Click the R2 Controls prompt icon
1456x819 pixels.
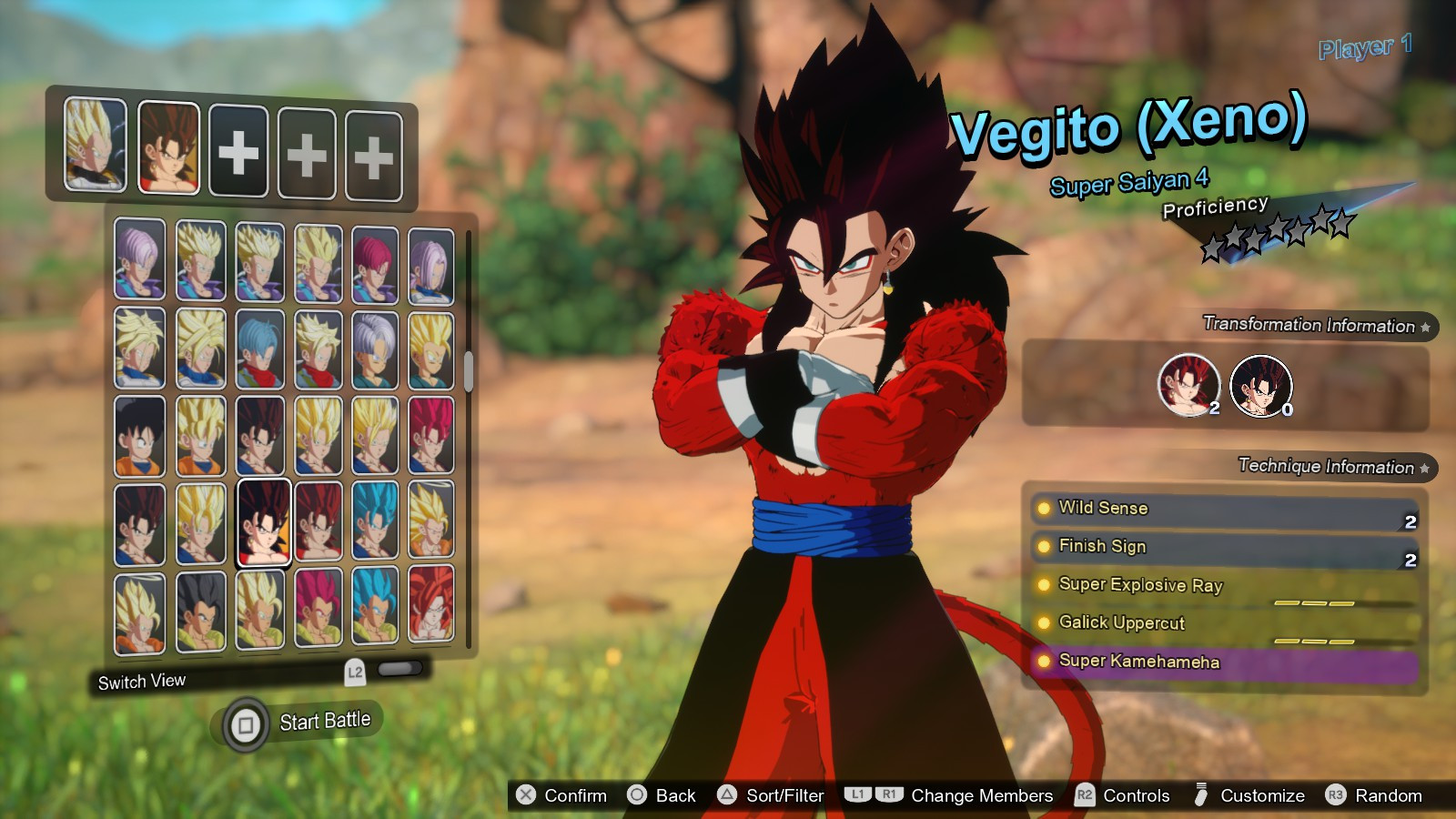[x=1083, y=795]
